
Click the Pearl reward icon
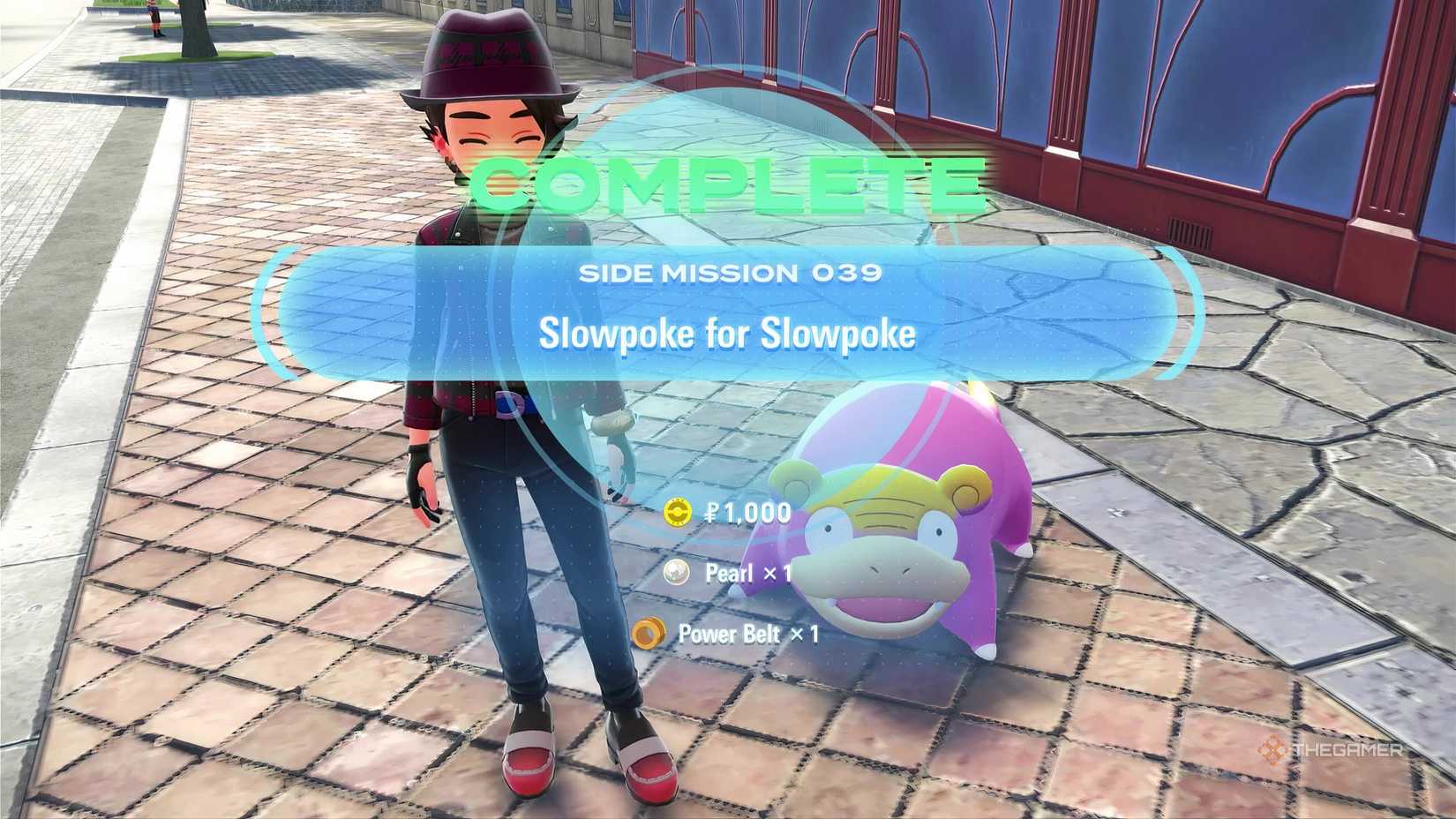675,574
